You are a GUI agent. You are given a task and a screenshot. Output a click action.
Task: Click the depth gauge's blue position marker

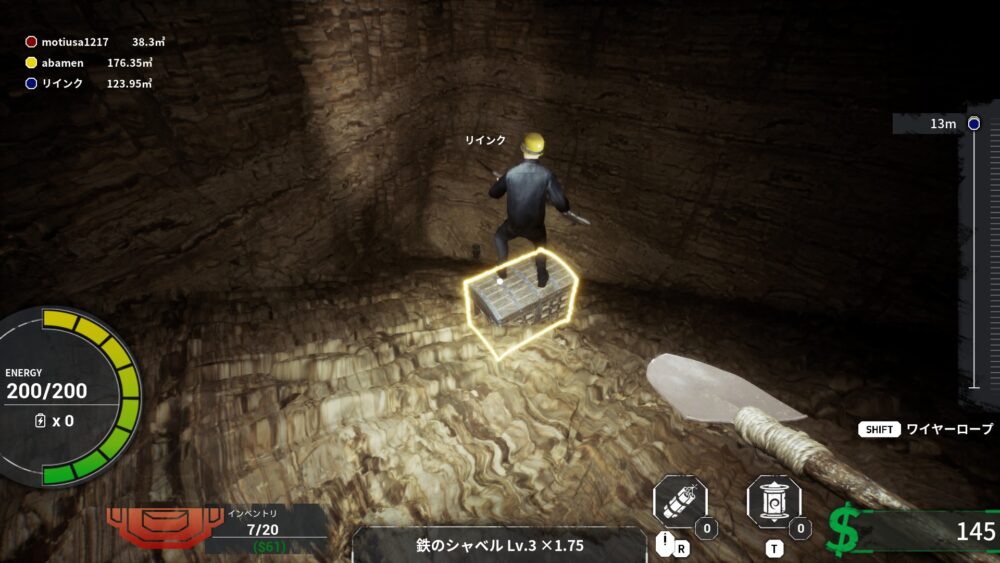click(x=974, y=123)
